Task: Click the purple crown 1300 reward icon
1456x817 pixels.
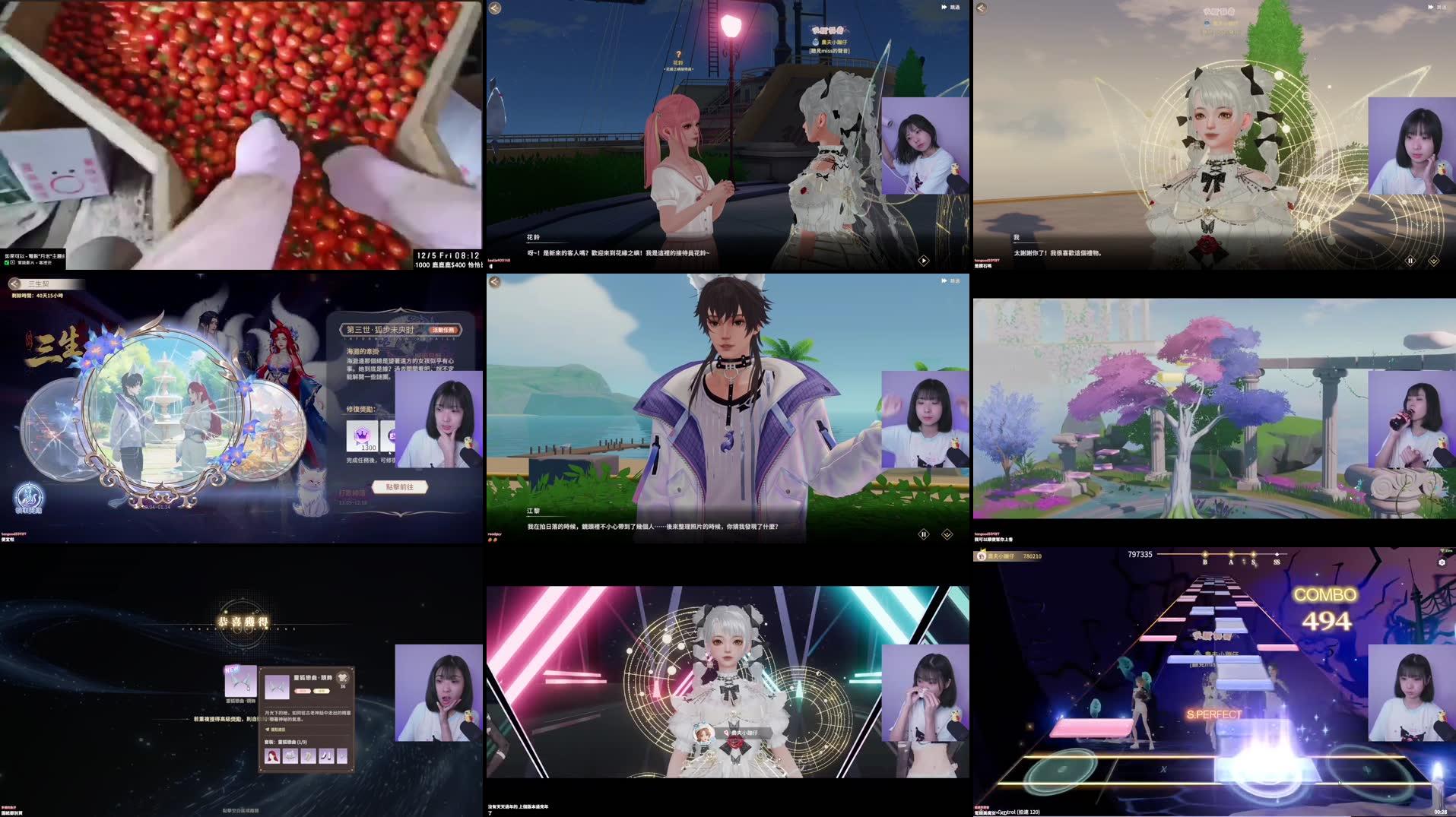Action: pos(363,437)
